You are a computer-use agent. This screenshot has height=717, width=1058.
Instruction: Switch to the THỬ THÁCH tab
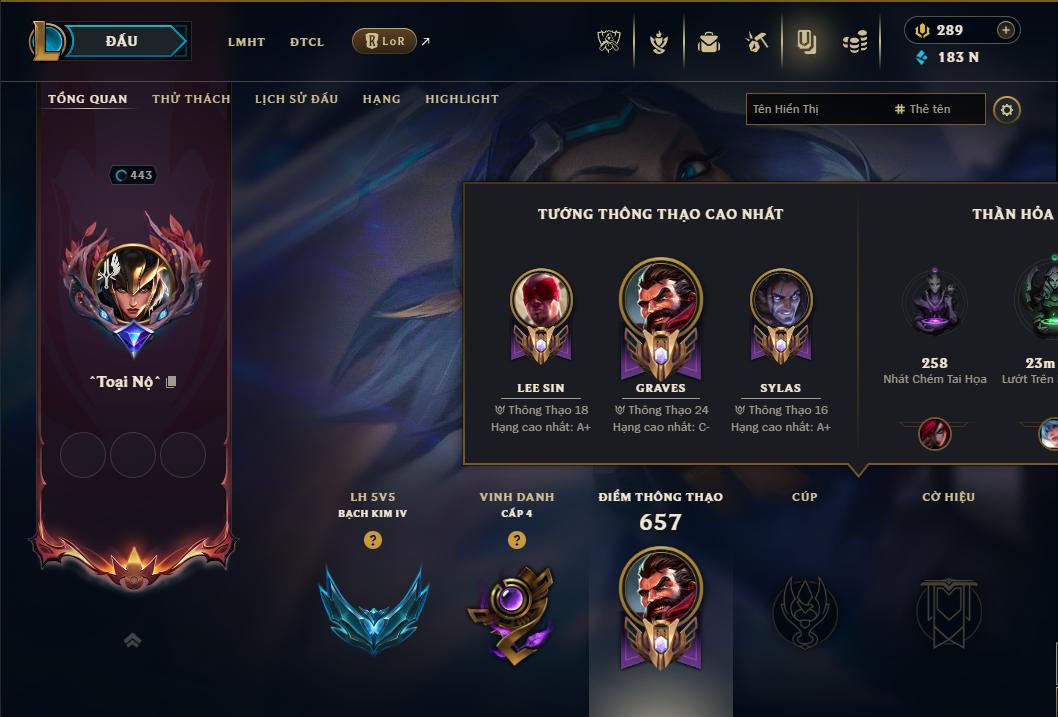(x=191, y=99)
